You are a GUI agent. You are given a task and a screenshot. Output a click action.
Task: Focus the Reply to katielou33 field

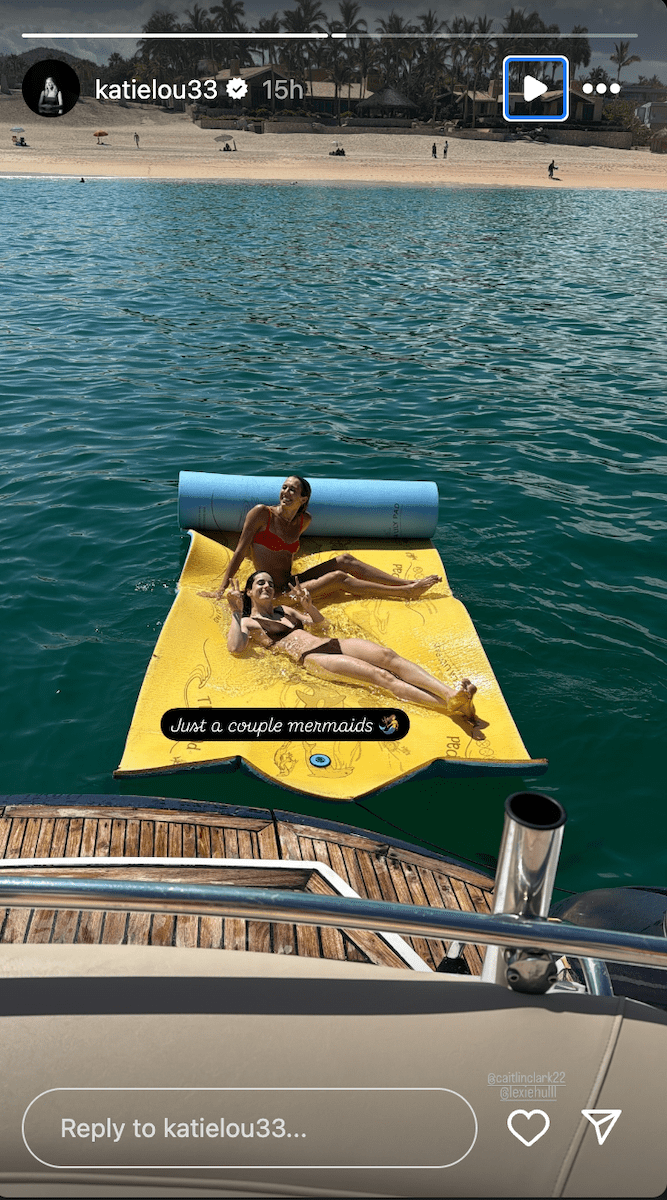(249, 1128)
